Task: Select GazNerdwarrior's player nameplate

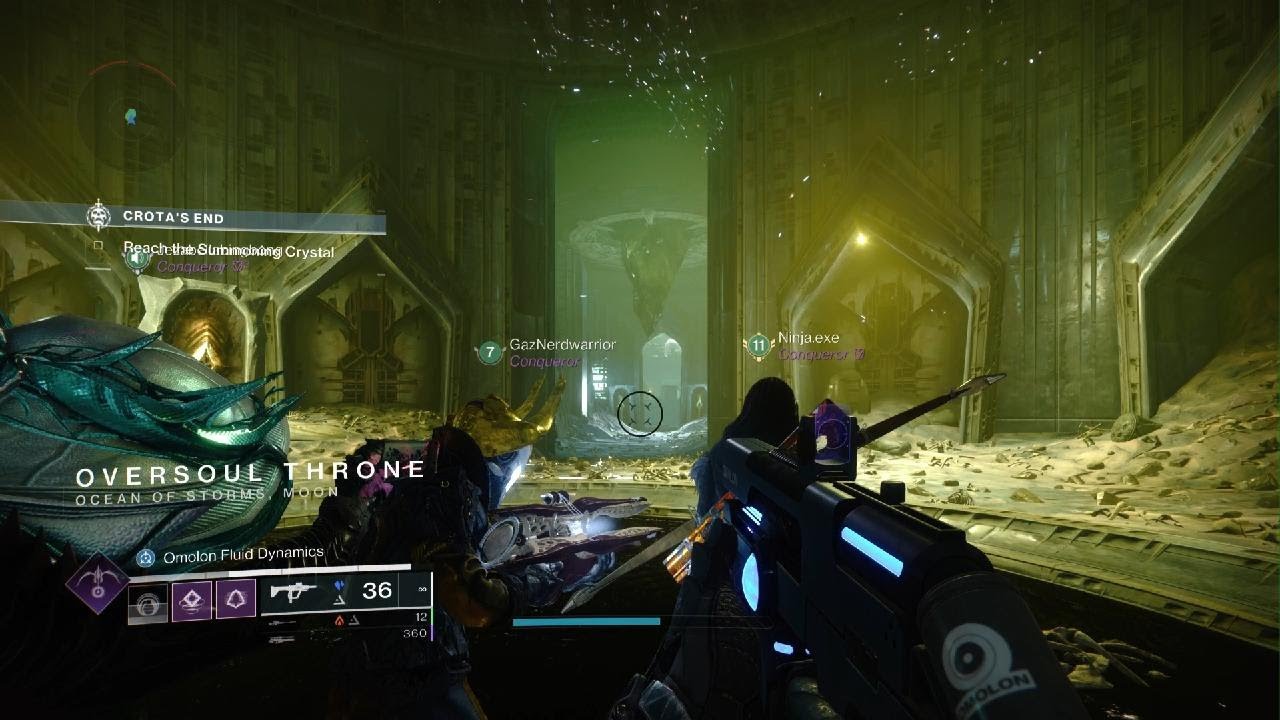Action: (x=562, y=345)
